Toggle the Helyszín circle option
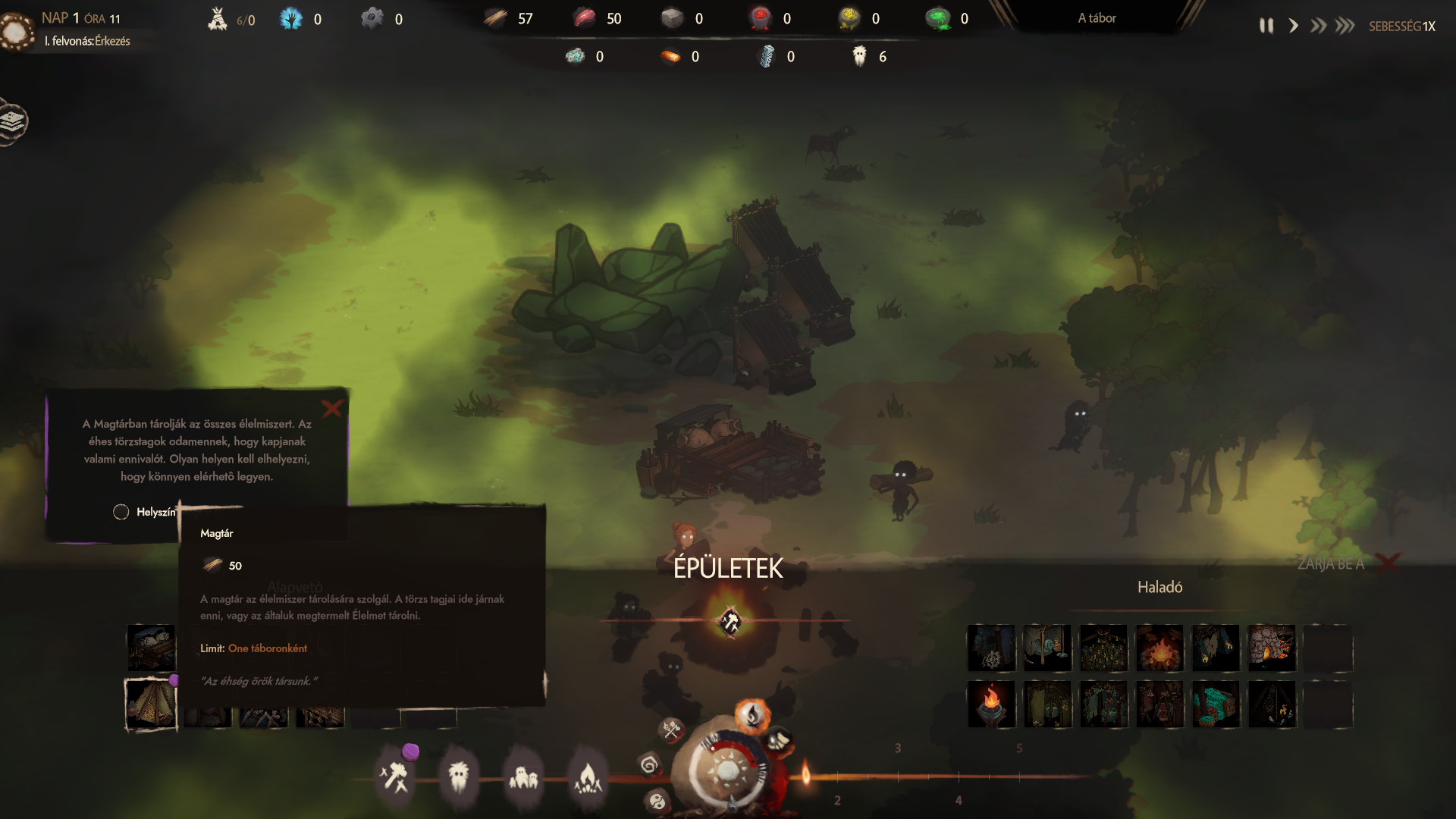Viewport: 1456px width, 819px height. (x=121, y=512)
